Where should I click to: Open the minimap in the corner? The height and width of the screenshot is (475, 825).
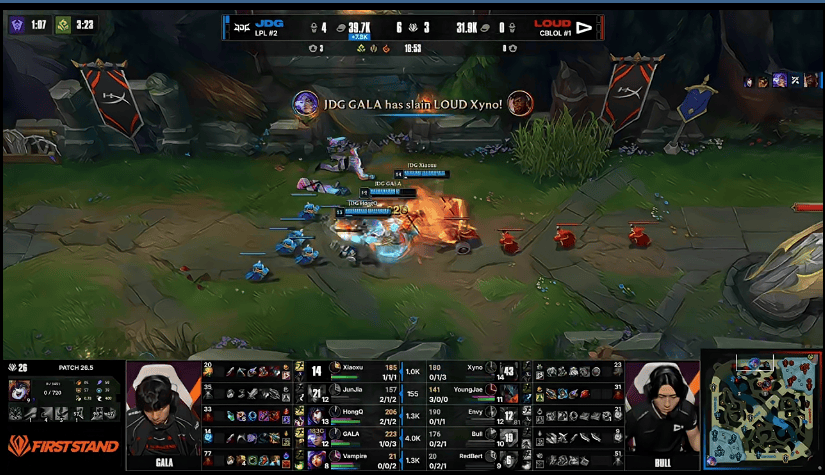tap(763, 409)
